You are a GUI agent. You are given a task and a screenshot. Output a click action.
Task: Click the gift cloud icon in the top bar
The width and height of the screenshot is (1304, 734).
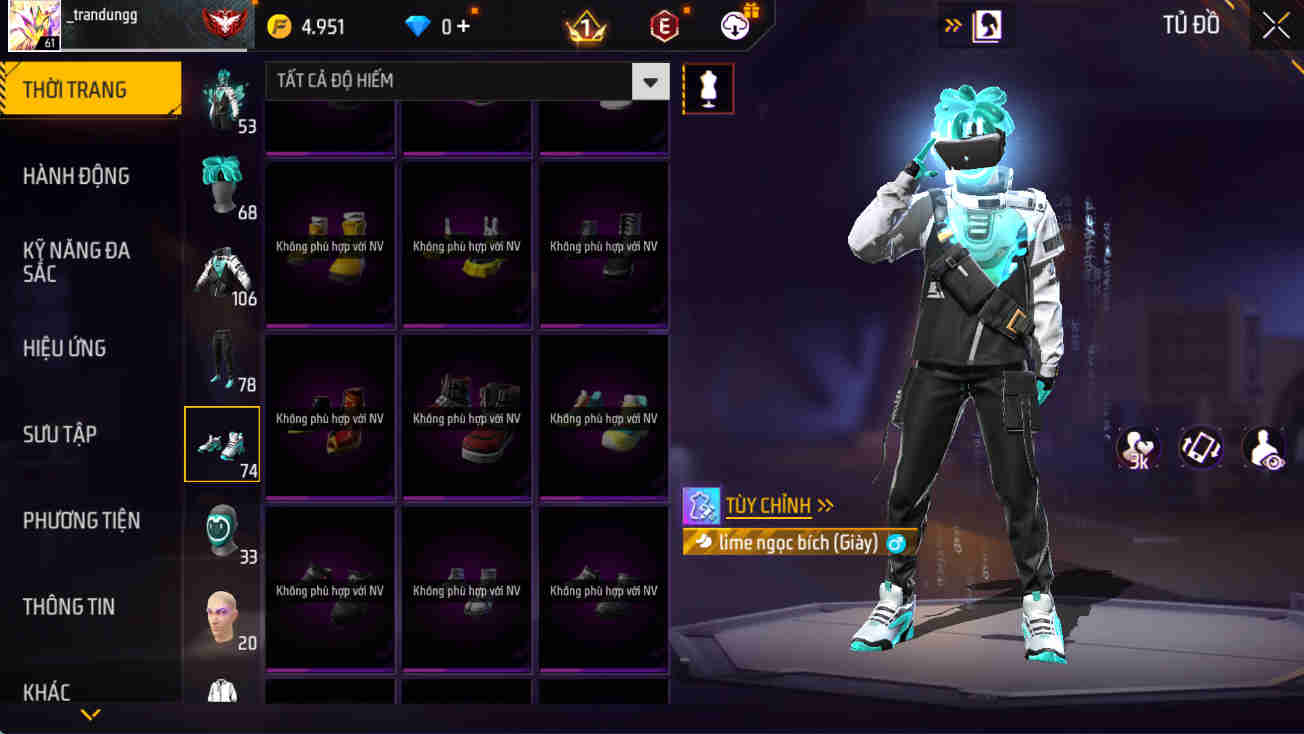[x=733, y=25]
